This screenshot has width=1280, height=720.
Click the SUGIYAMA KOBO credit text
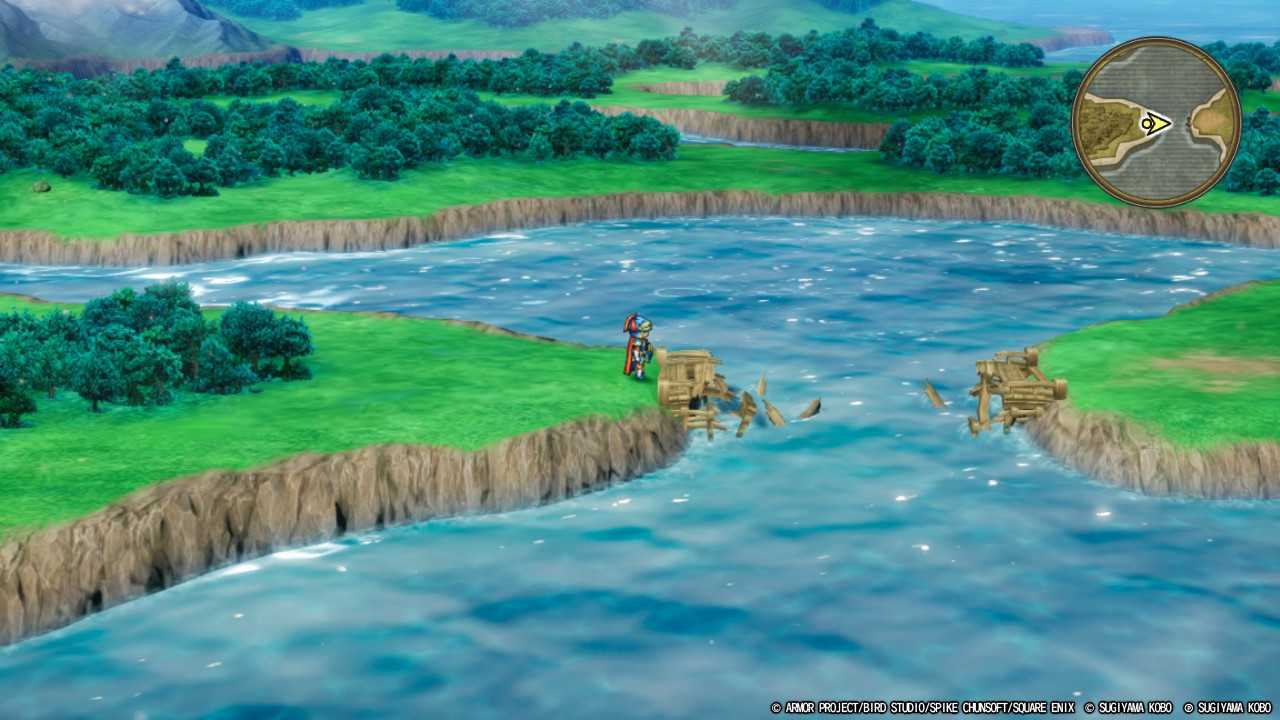tap(1135, 710)
